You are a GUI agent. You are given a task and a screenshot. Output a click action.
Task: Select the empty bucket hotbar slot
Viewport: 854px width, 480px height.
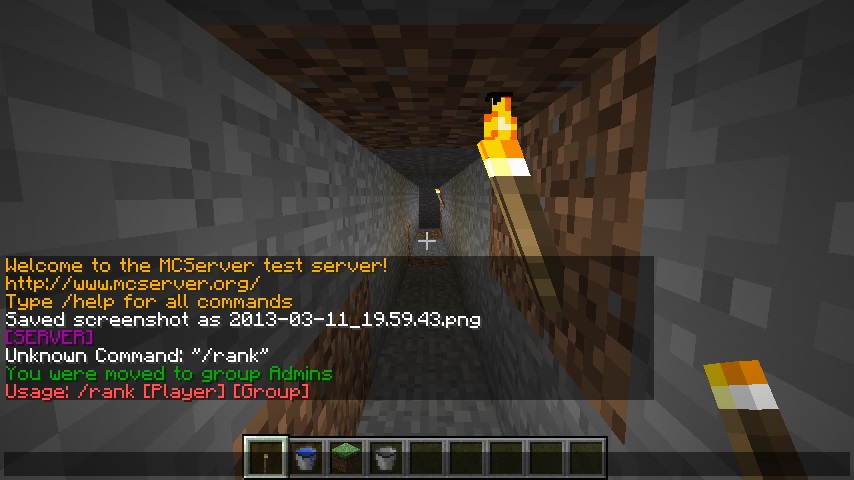pos(386,458)
